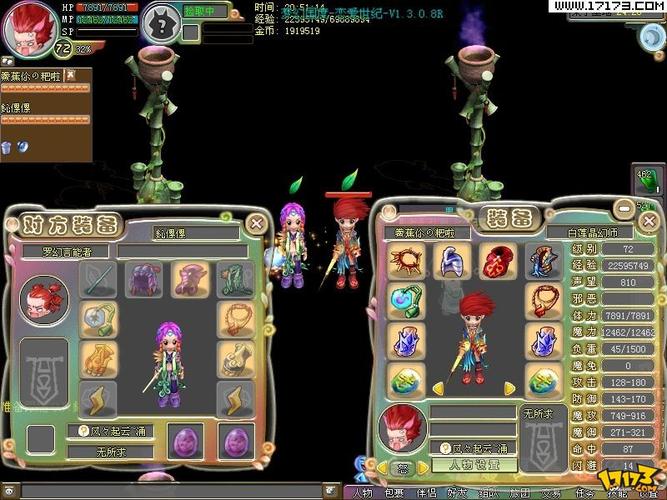Click the pet portrait beside player status
Viewport: 667px width, 500px height.
pos(160,22)
